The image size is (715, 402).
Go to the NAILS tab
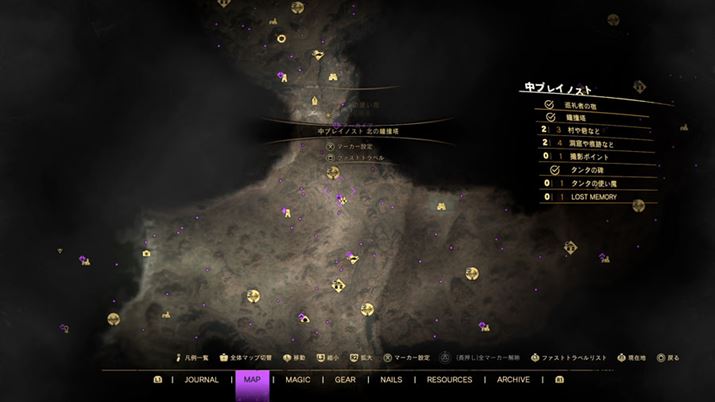pyautogui.click(x=390, y=380)
